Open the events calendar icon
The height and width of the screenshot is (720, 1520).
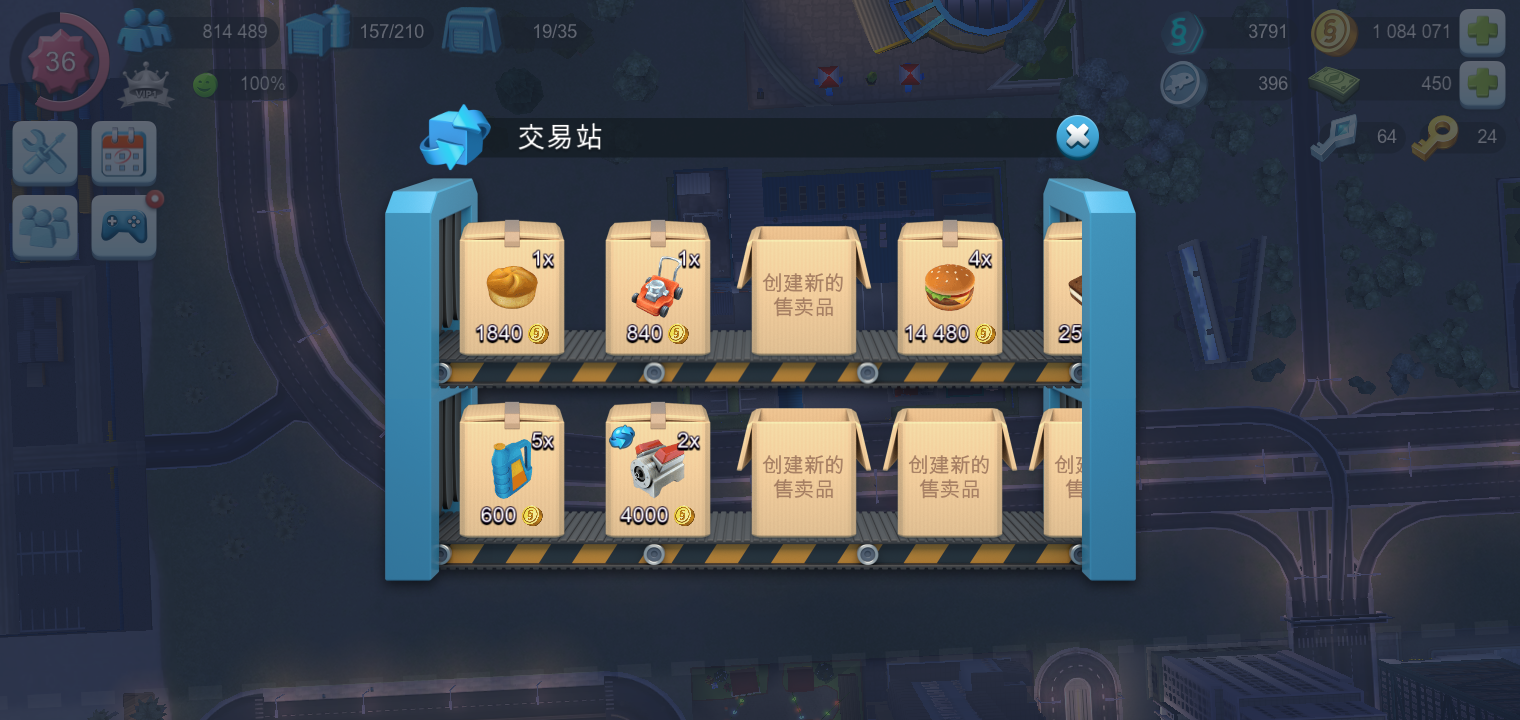[x=123, y=152]
